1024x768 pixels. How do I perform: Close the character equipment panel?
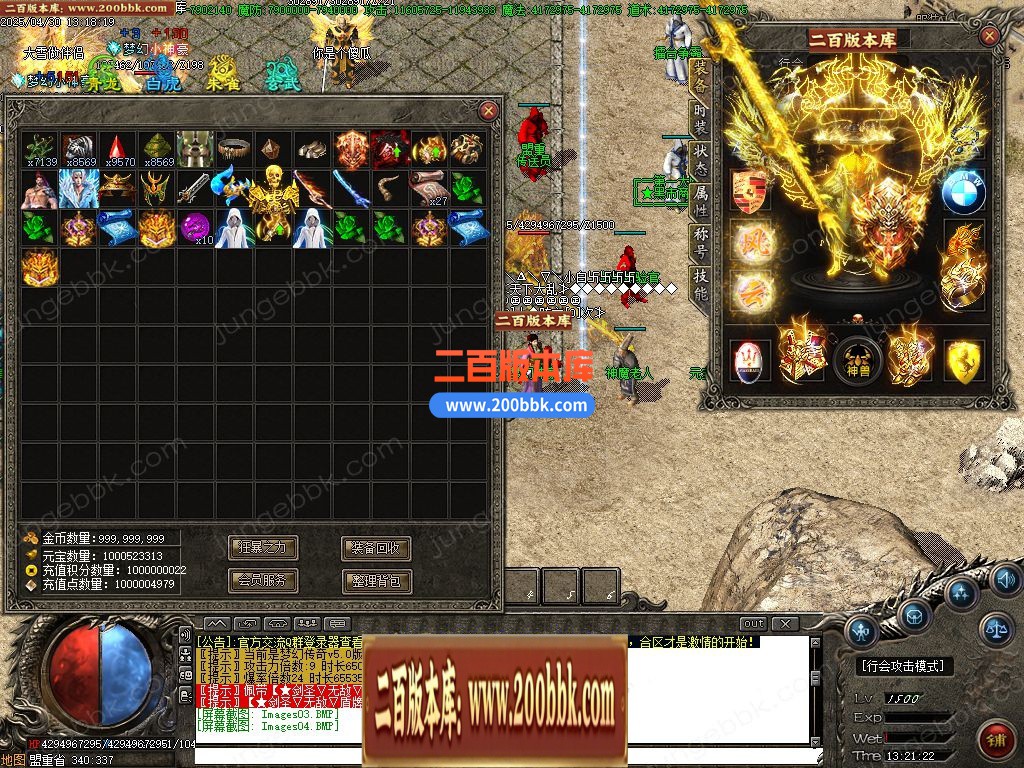[989, 37]
